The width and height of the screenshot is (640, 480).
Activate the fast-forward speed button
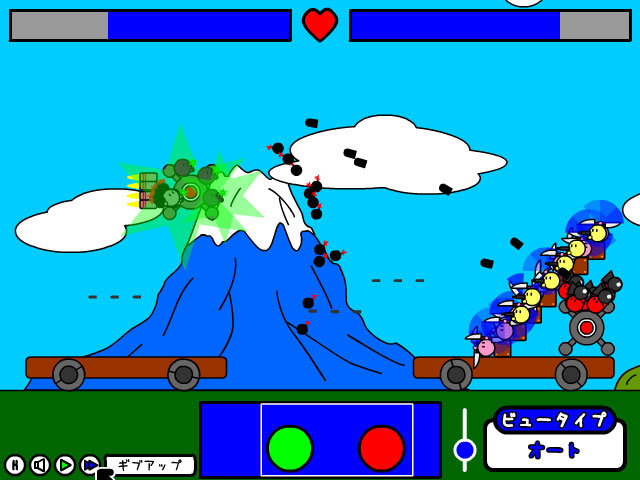coord(90,465)
